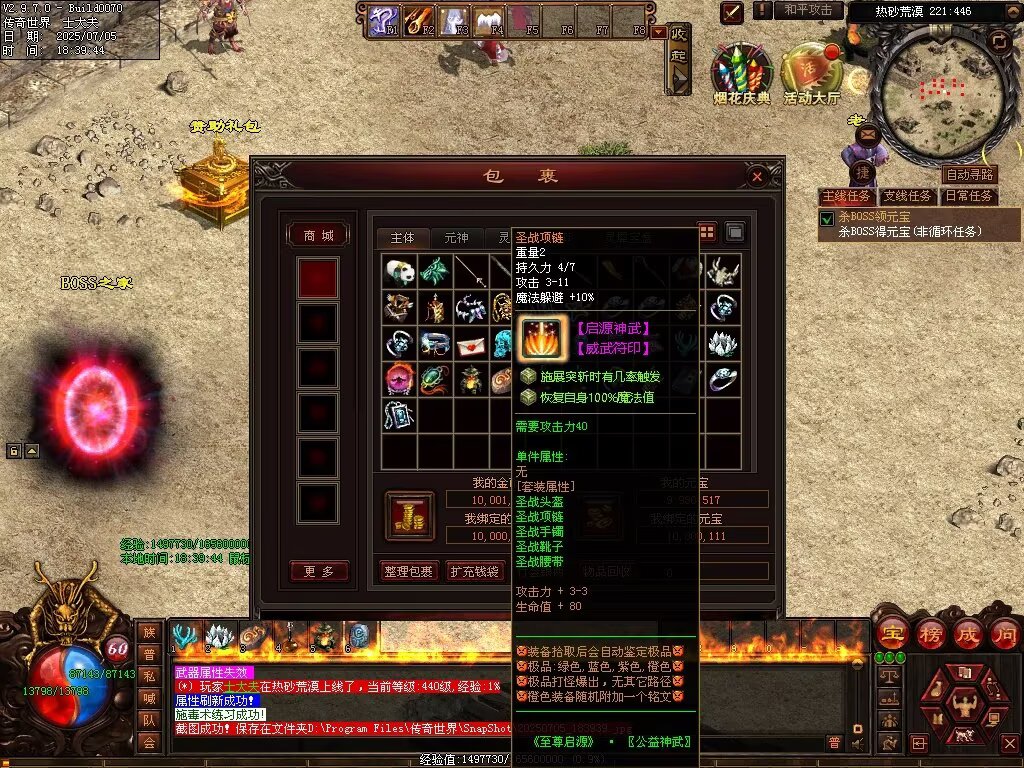Screen dimensions: 1024x768
Task: Open the 更多 more button
Action: 319,571
